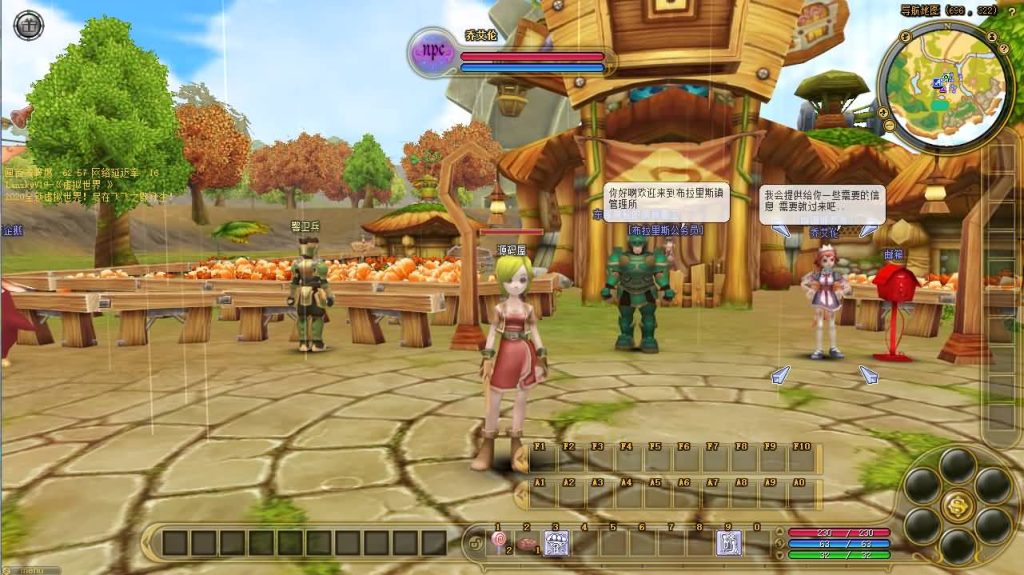Click the swirl button left of hotbar
Screen dimensions: 1024x575
473,543
